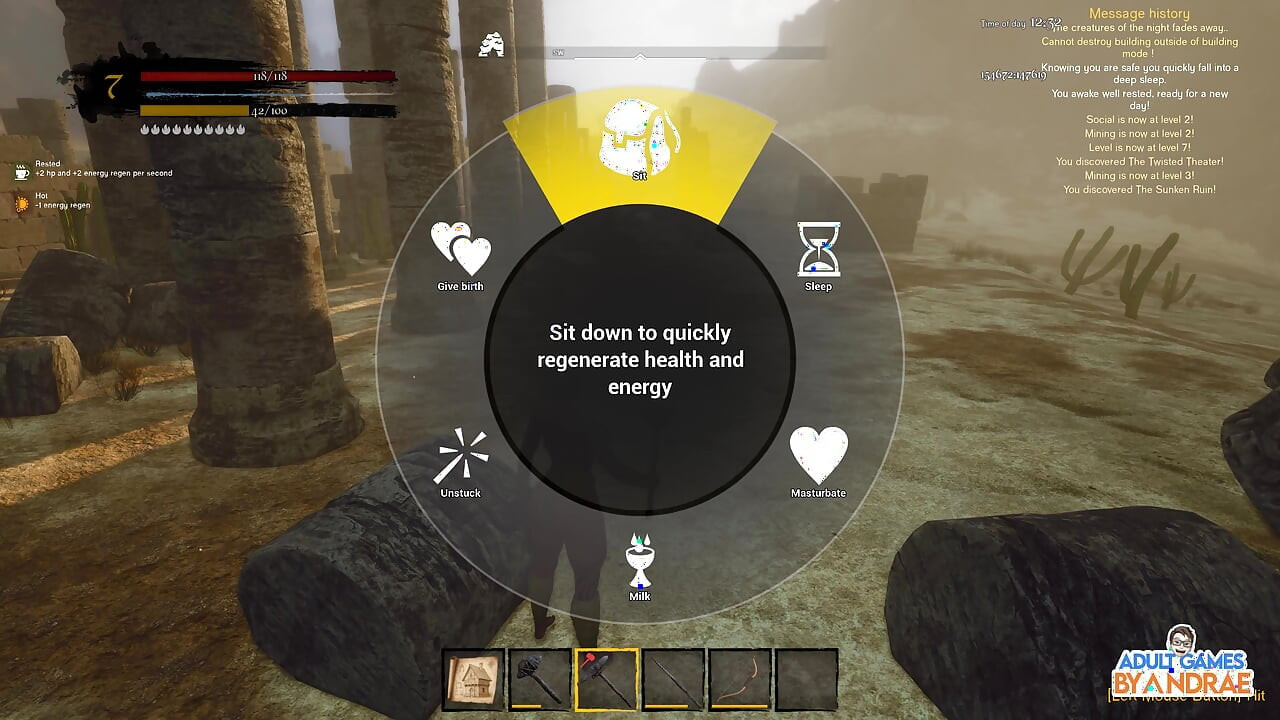
Task: Select the highlighted pickaxe hotbar slot
Action: coord(606,680)
